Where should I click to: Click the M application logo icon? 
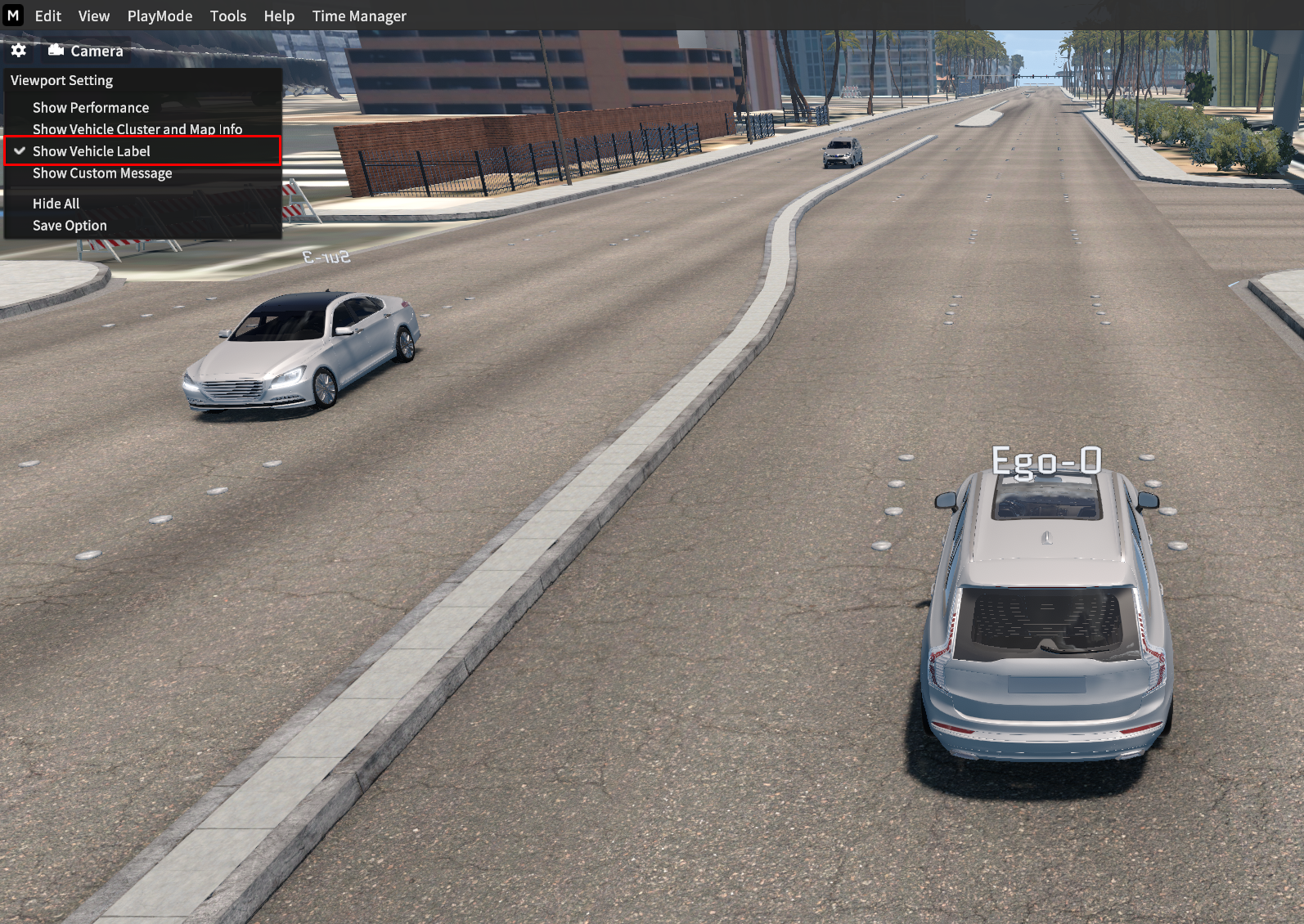pyautogui.click(x=13, y=16)
